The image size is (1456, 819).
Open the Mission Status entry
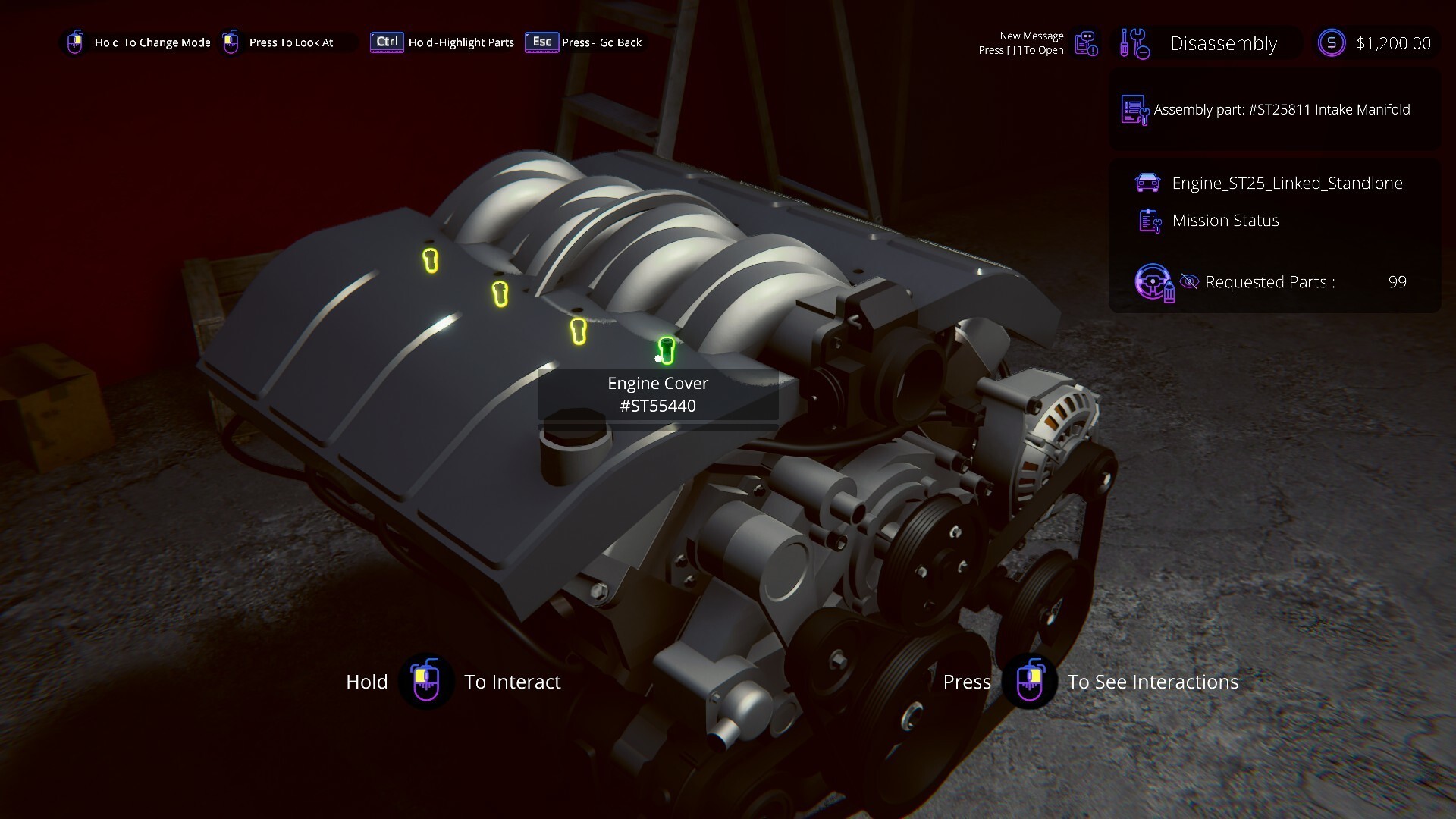click(1225, 221)
